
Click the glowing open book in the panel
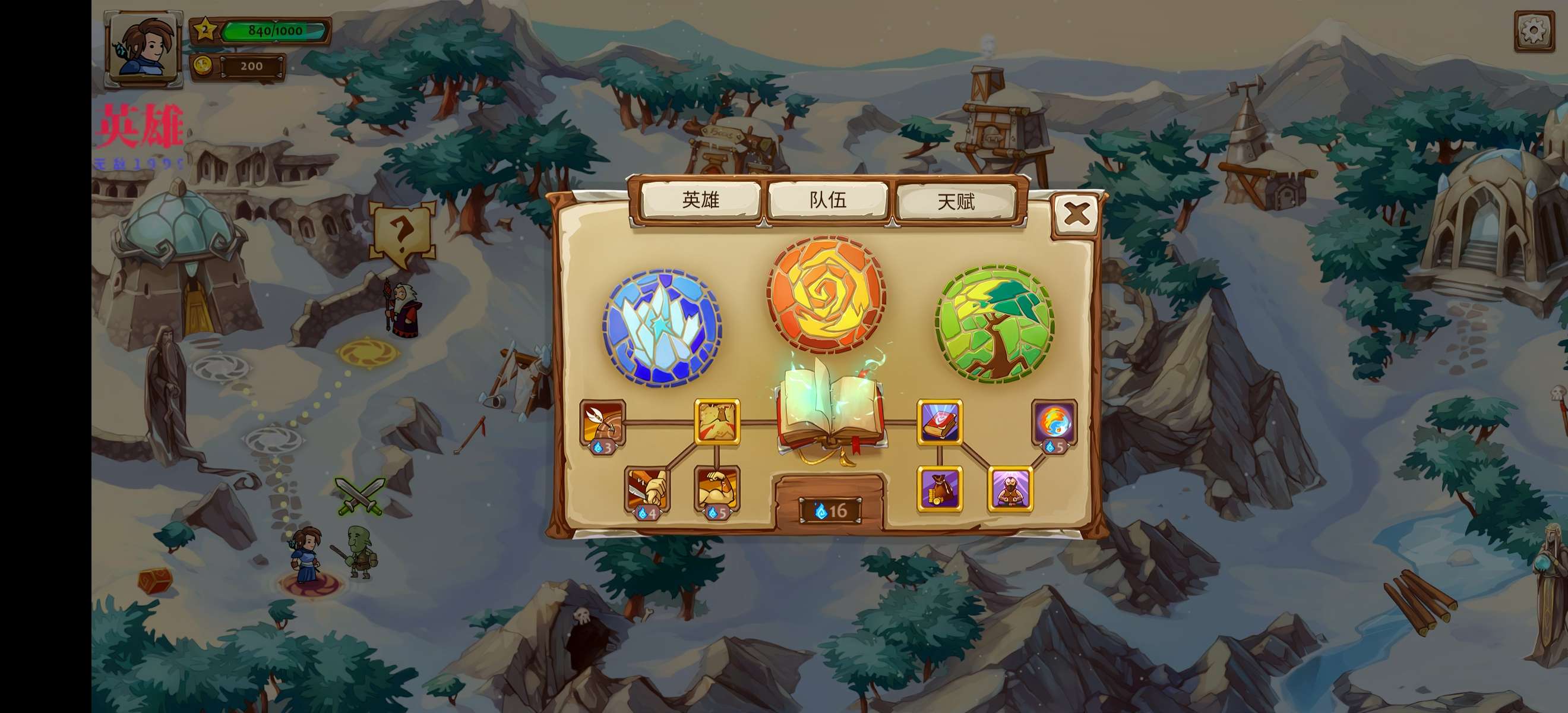pos(831,409)
